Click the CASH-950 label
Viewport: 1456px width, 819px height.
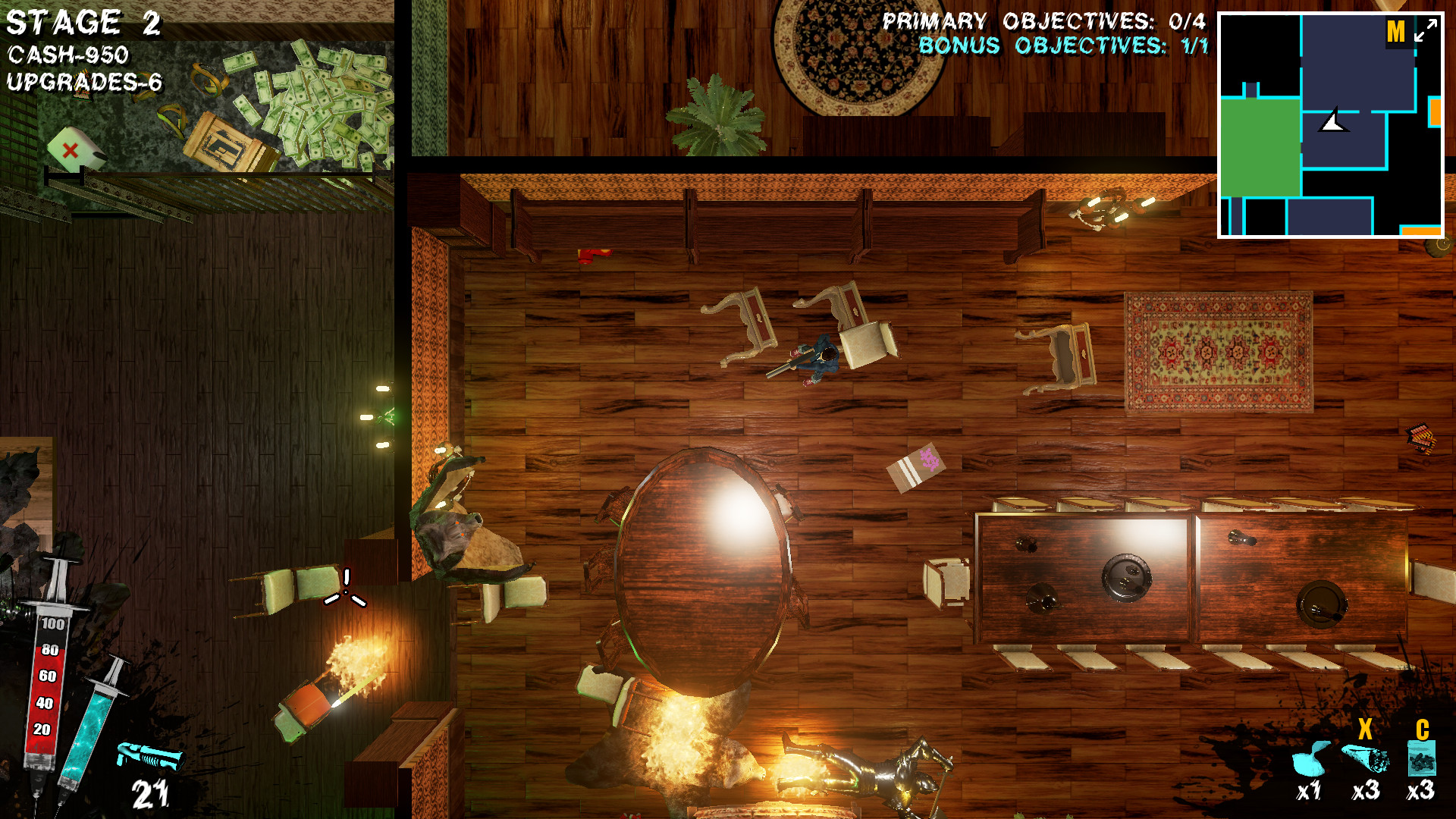(x=67, y=54)
